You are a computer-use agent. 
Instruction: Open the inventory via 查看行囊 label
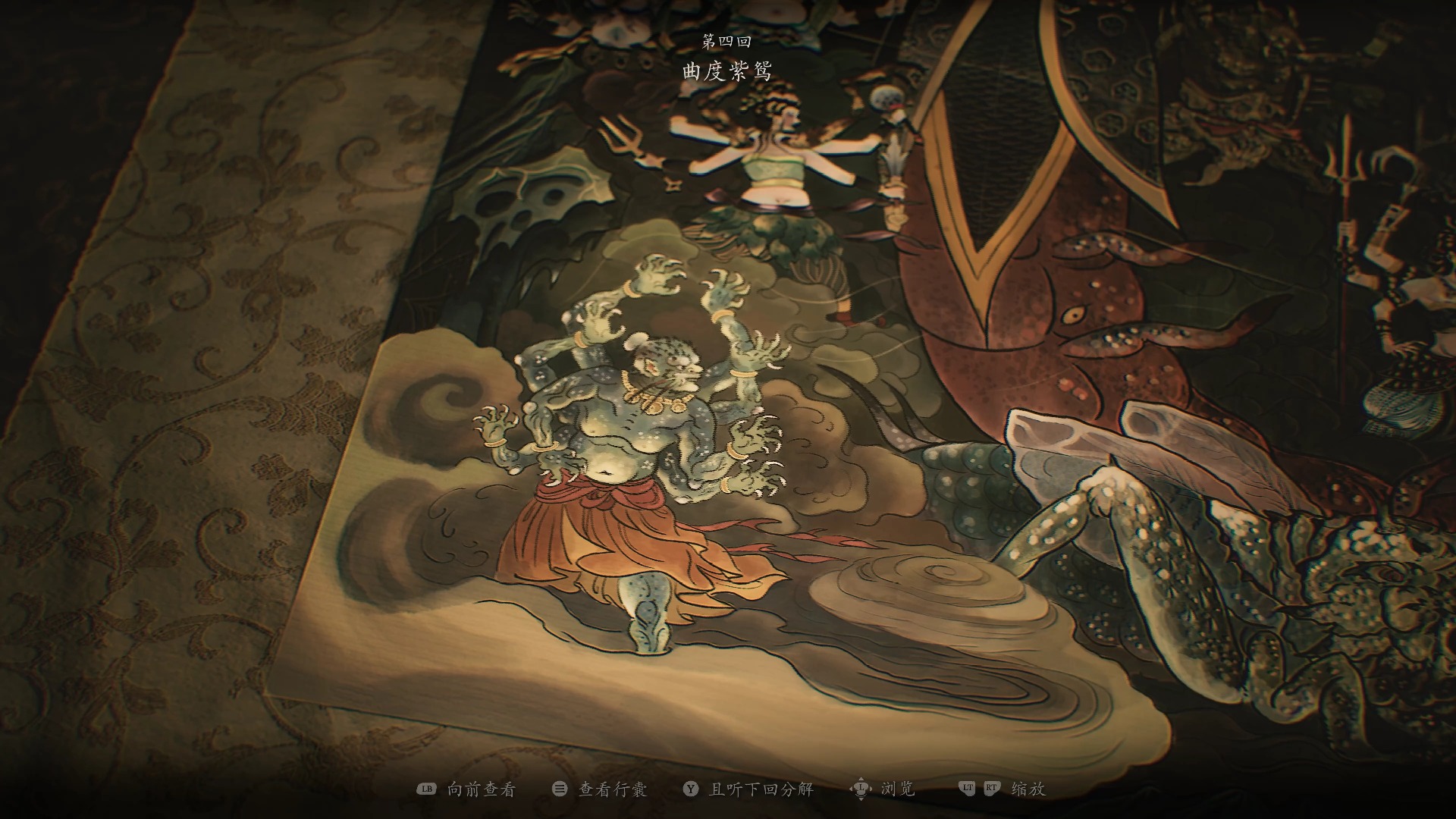611,789
